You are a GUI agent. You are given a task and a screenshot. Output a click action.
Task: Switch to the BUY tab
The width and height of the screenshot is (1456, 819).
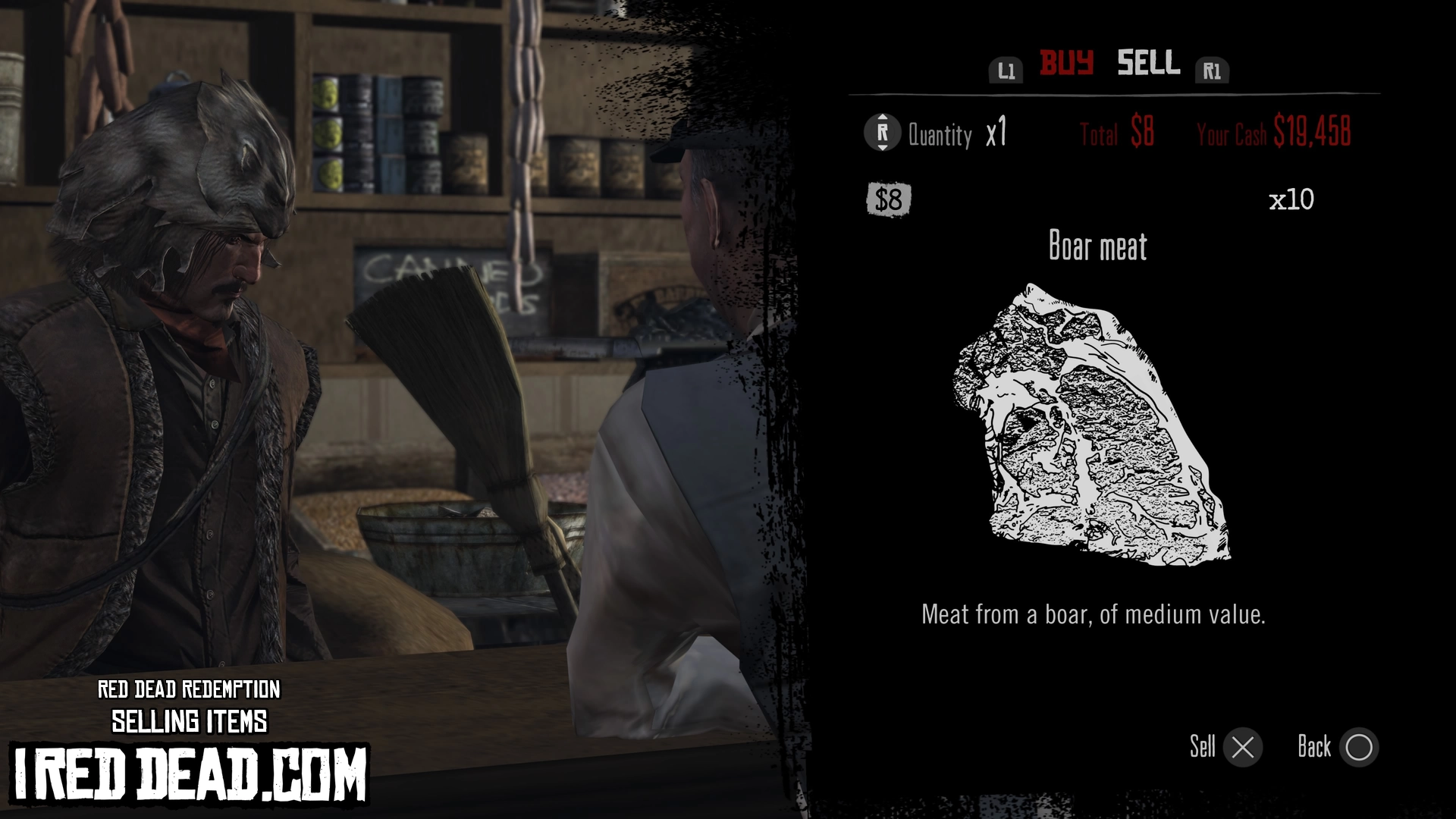(1065, 63)
